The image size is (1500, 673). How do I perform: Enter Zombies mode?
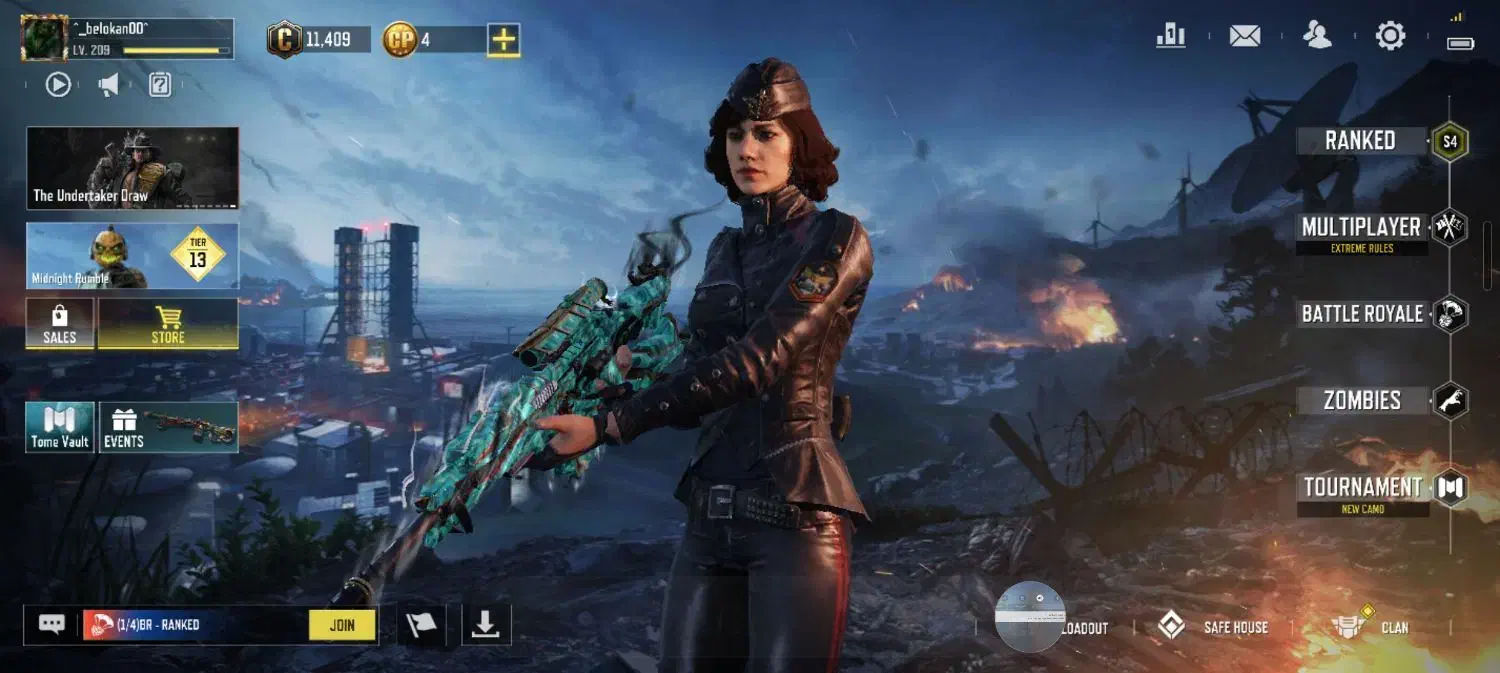pyautogui.click(x=1362, y=401)
